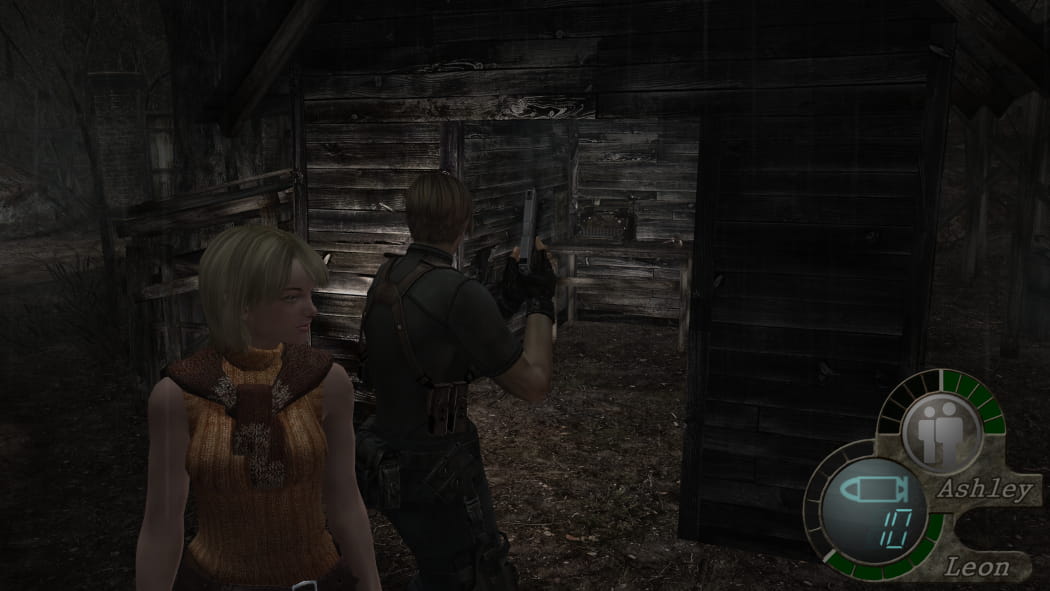Click Ashley's companion status icon
This screenshot has height=591, width=1050.
click(940, 431)
